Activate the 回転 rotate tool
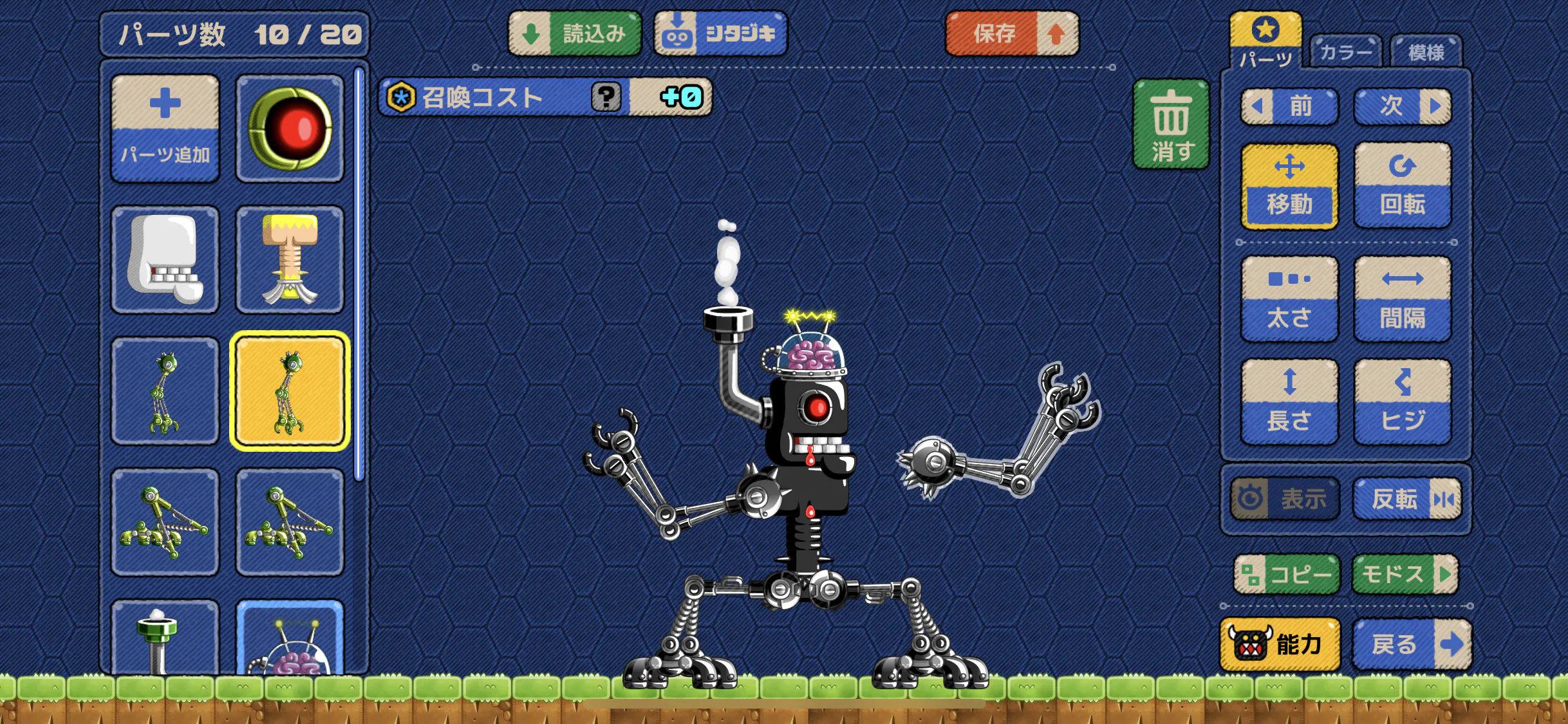1568x724 pixels. (1403, 185)
